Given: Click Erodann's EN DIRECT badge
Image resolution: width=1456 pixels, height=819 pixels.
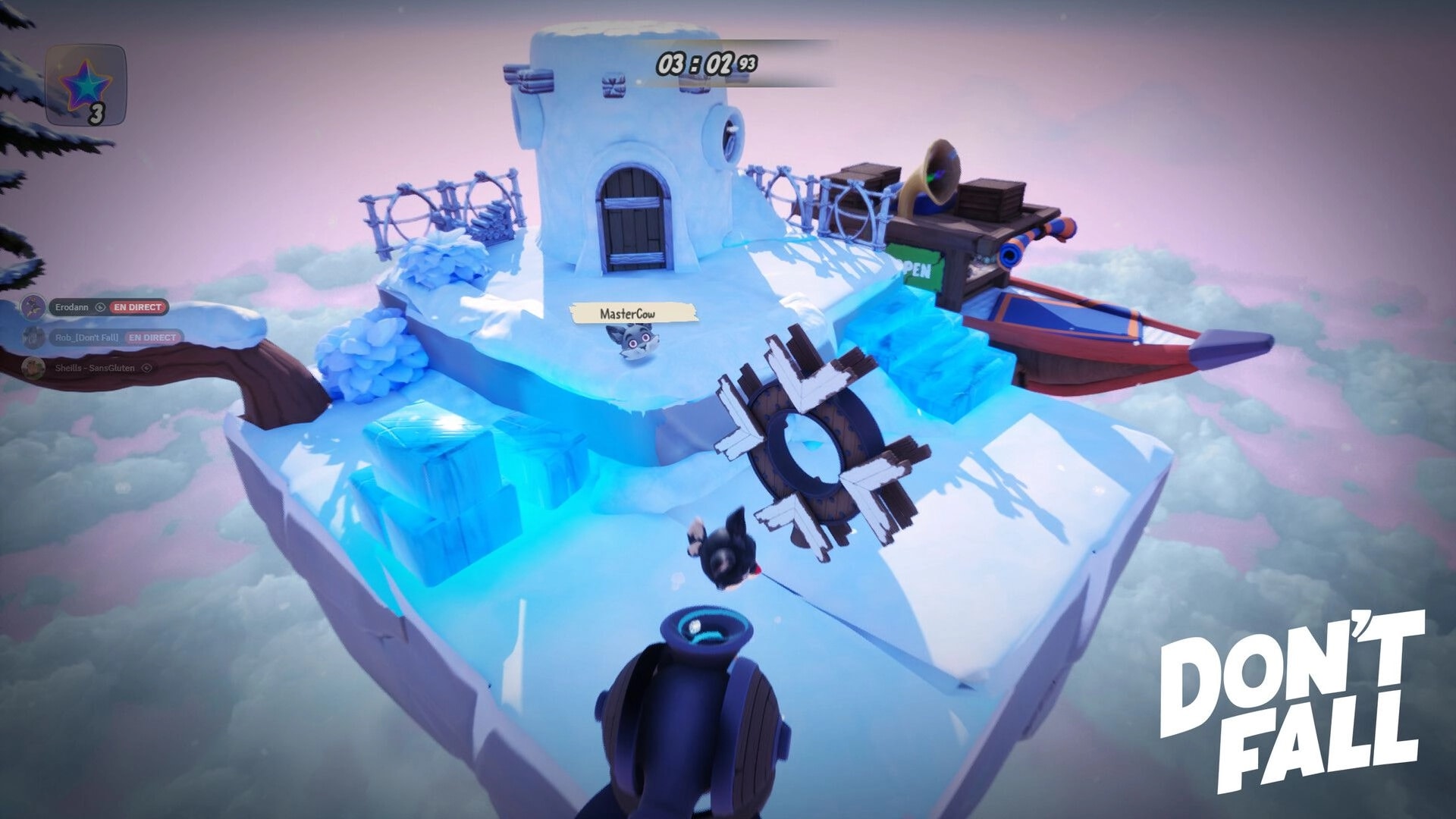Looking at the screenshot, I should 137,307.
